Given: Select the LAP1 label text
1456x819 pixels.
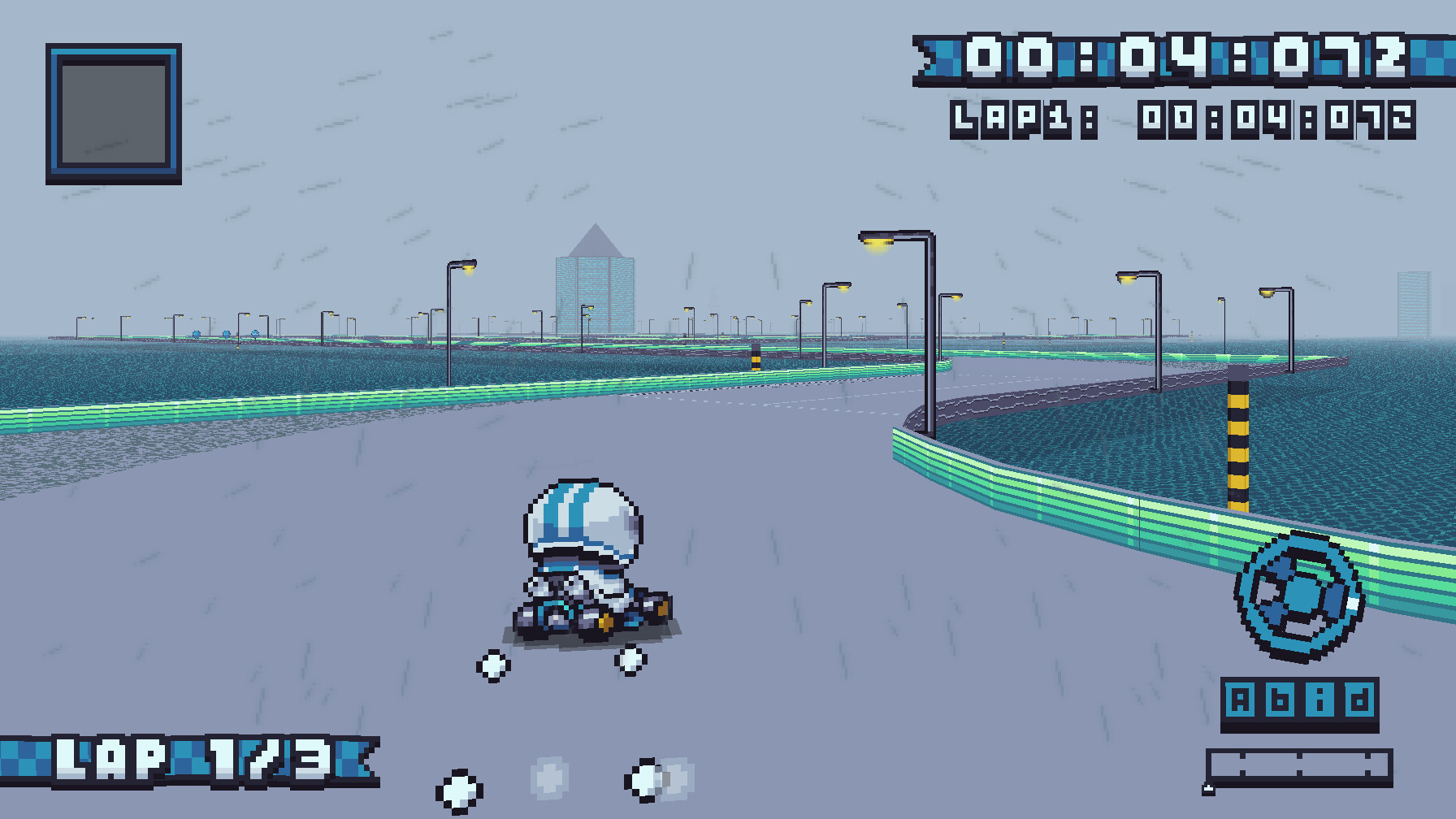Looking at the screenshot, I should click(1010, 118).
